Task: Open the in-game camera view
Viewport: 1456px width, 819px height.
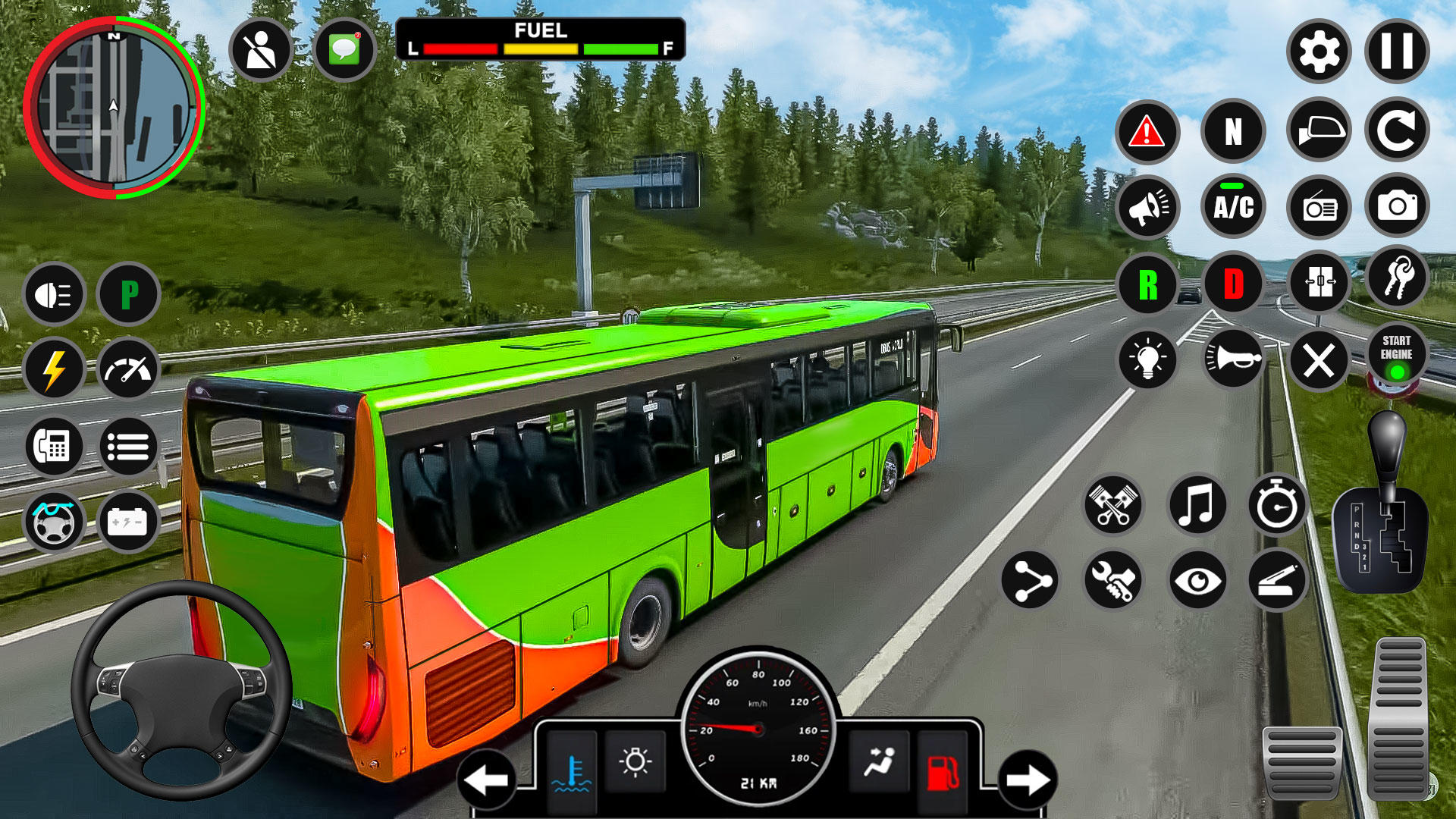Action: pyautogui.click(x=1398, y=206)
